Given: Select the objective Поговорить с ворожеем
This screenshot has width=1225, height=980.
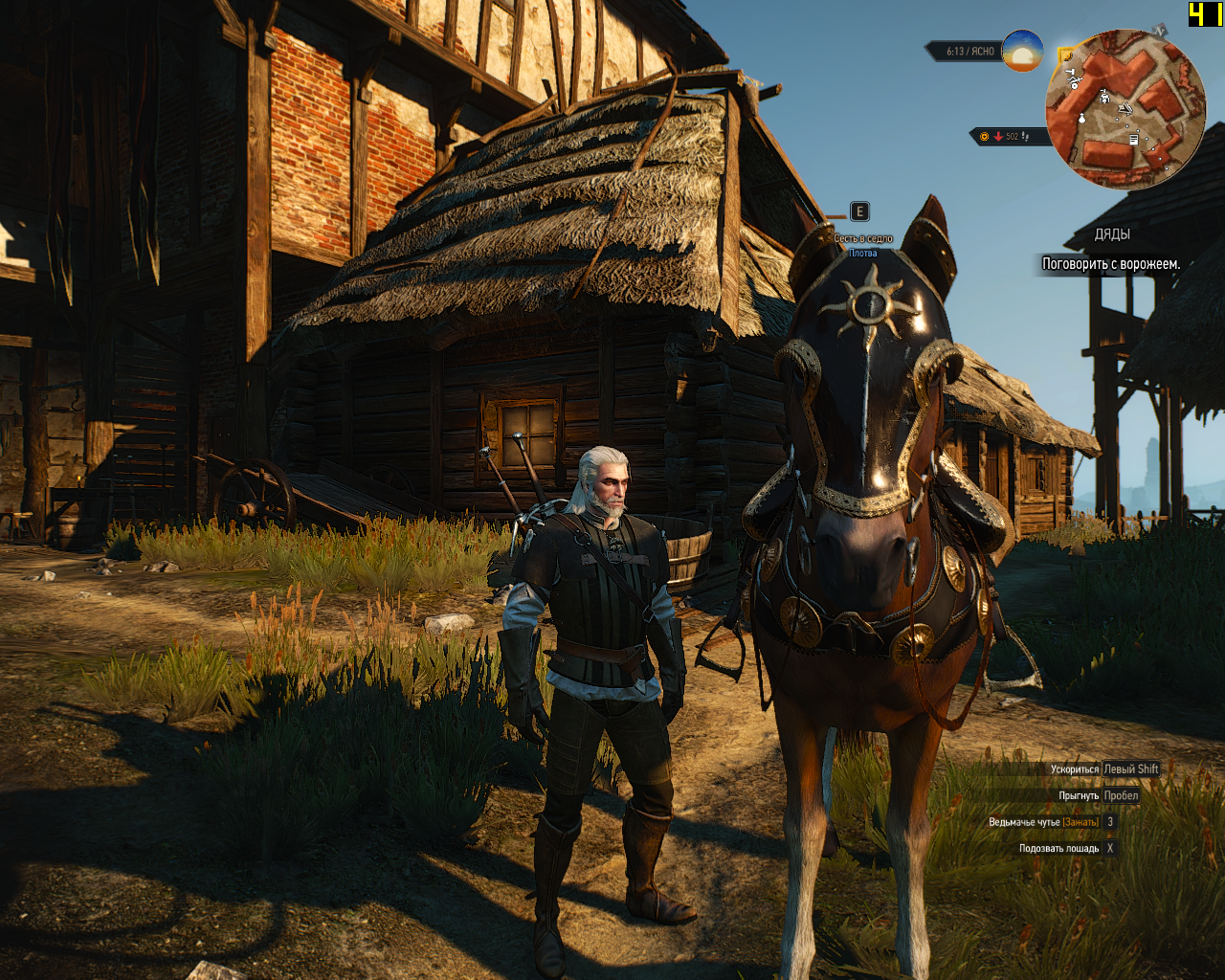Looking at the screenshot, I should pos(1110,264).
